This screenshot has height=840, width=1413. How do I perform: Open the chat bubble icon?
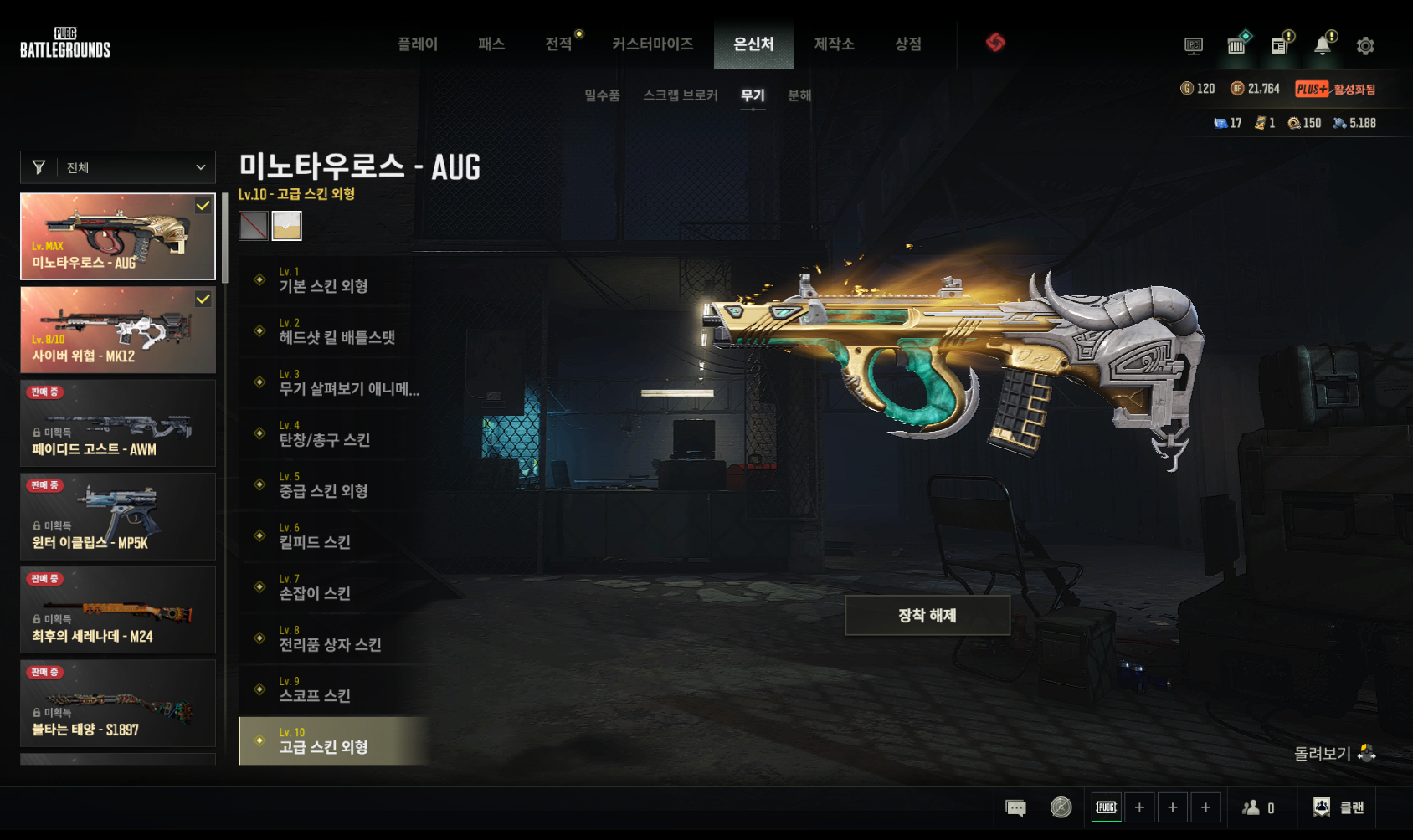tap(1015, 807)
